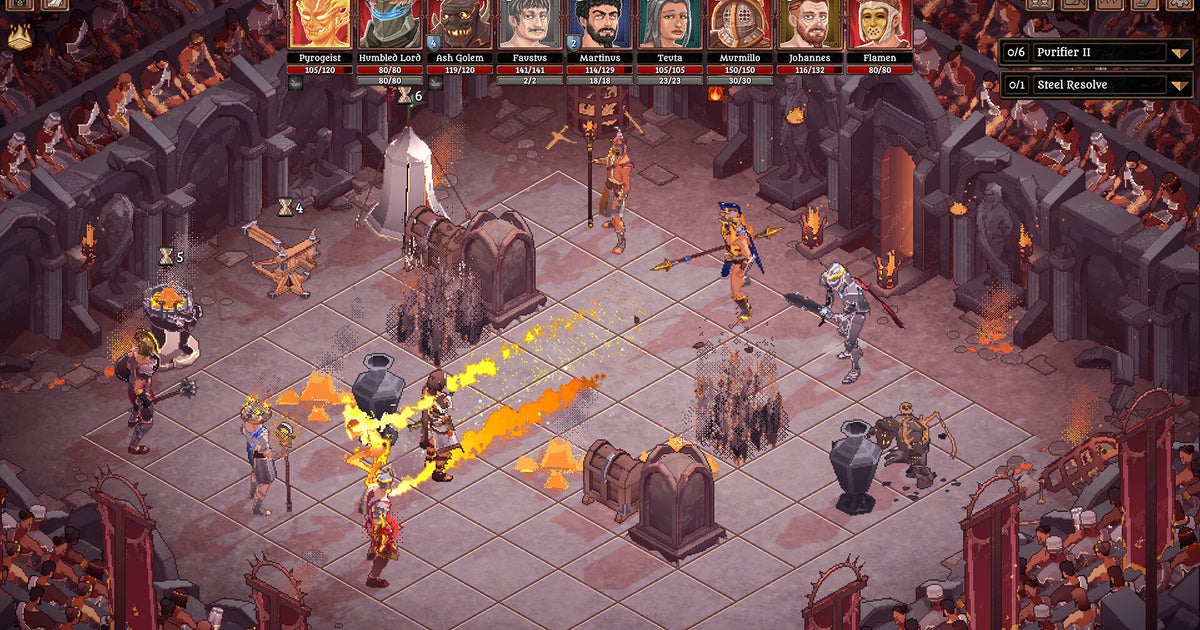Select the Pyrogeist portrait in turn order
The width and height of the screenshot is (1200, 630).
[321, 24]
